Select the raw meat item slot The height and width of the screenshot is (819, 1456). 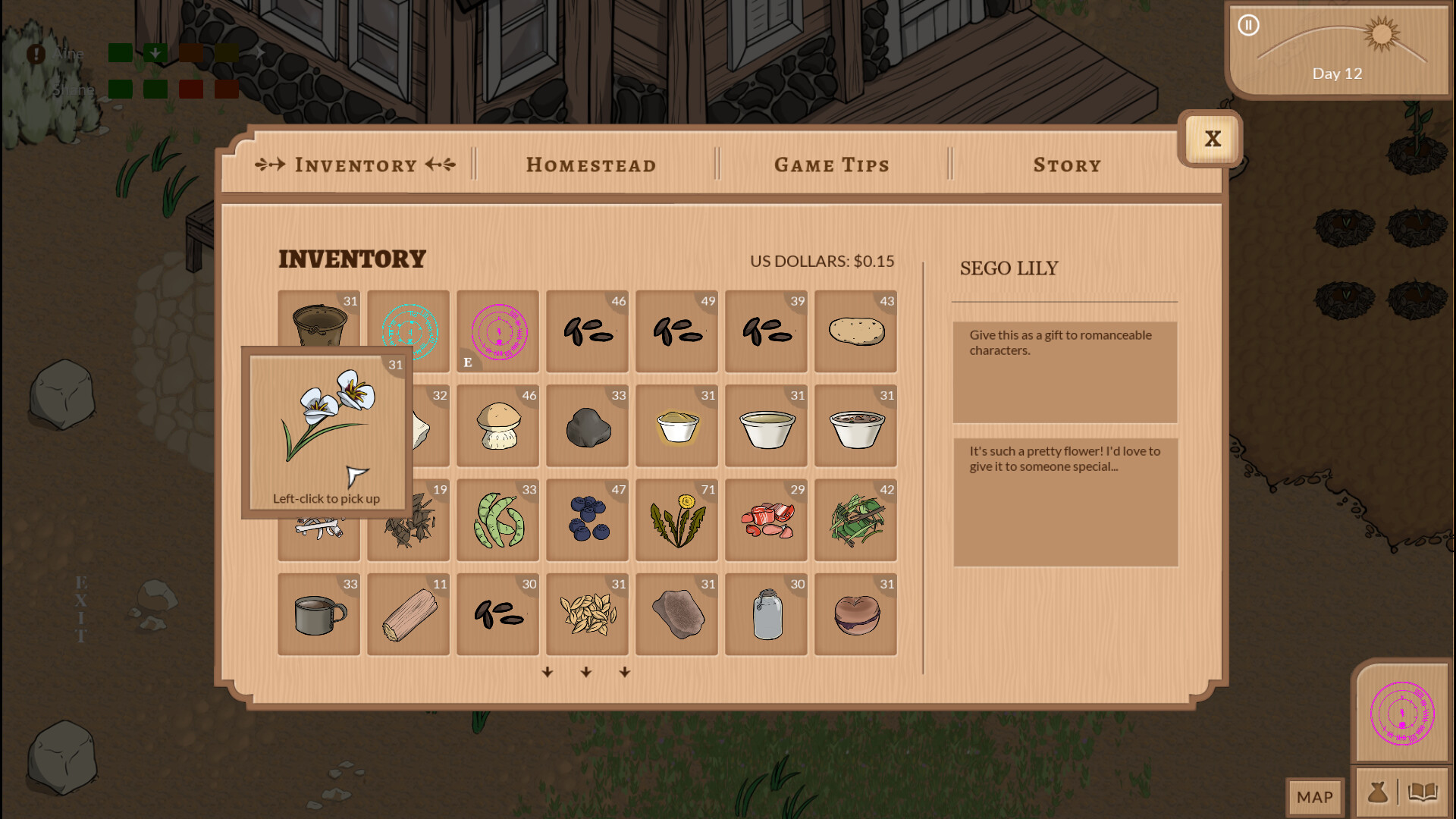click(765, 520)
